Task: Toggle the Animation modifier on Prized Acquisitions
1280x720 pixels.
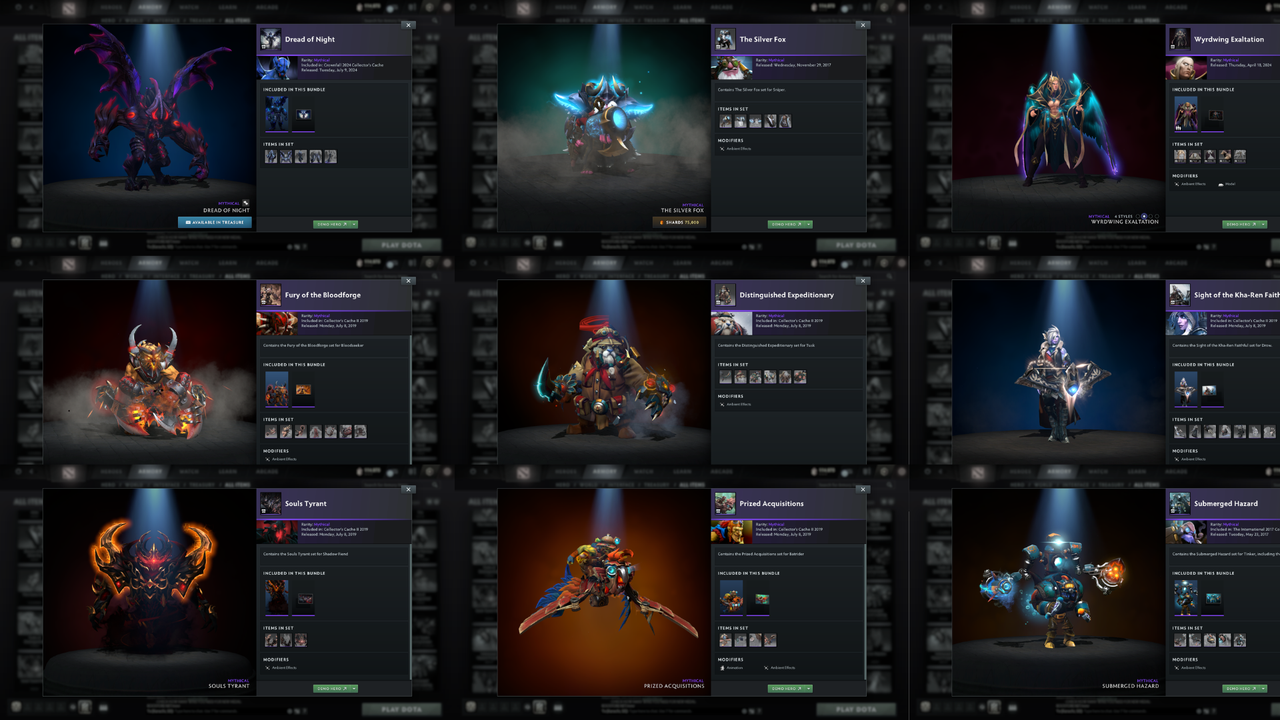Action: pyautogui.click(x=736, y=668)
